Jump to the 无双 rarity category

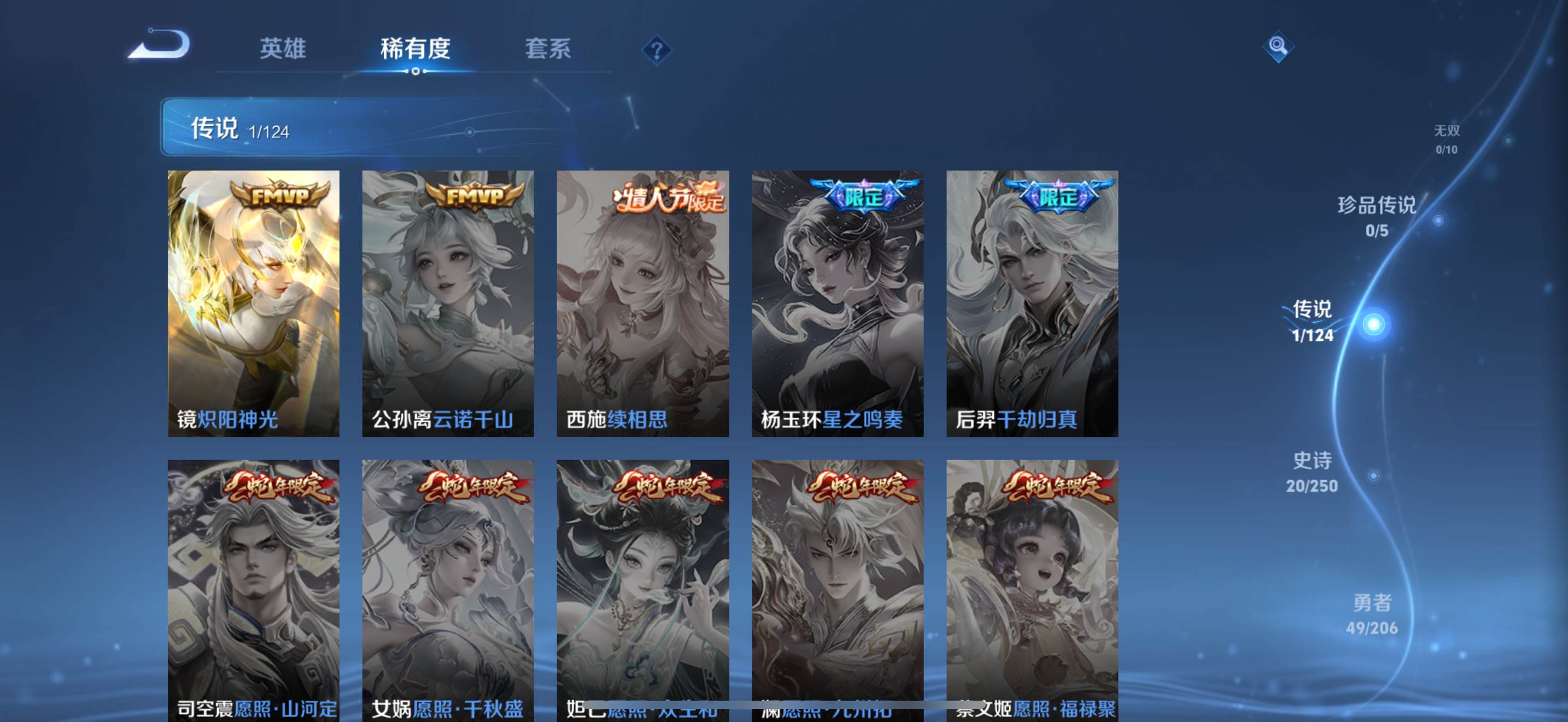coord(1446,139)
